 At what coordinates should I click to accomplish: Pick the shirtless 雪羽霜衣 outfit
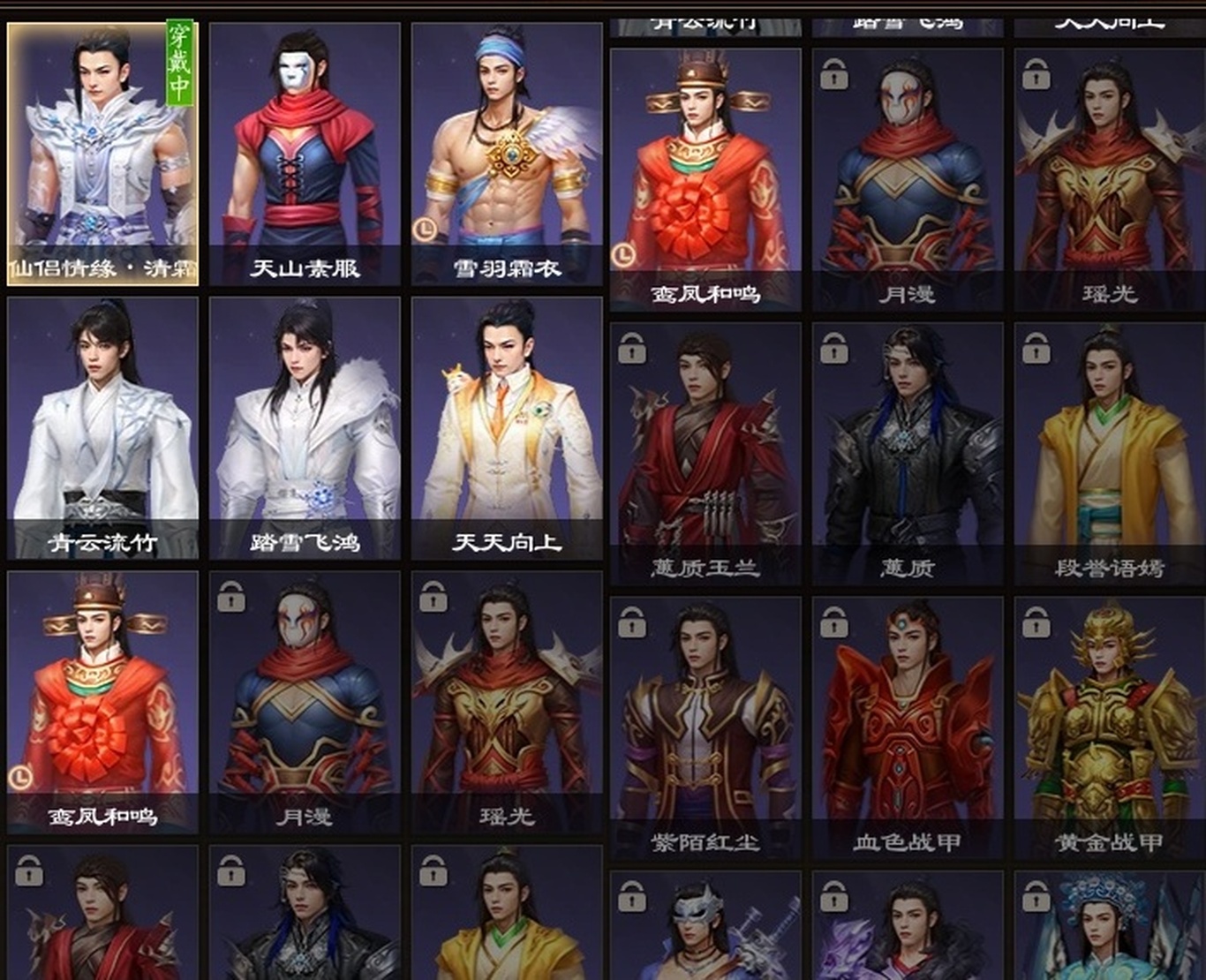(x=507, y=154)
